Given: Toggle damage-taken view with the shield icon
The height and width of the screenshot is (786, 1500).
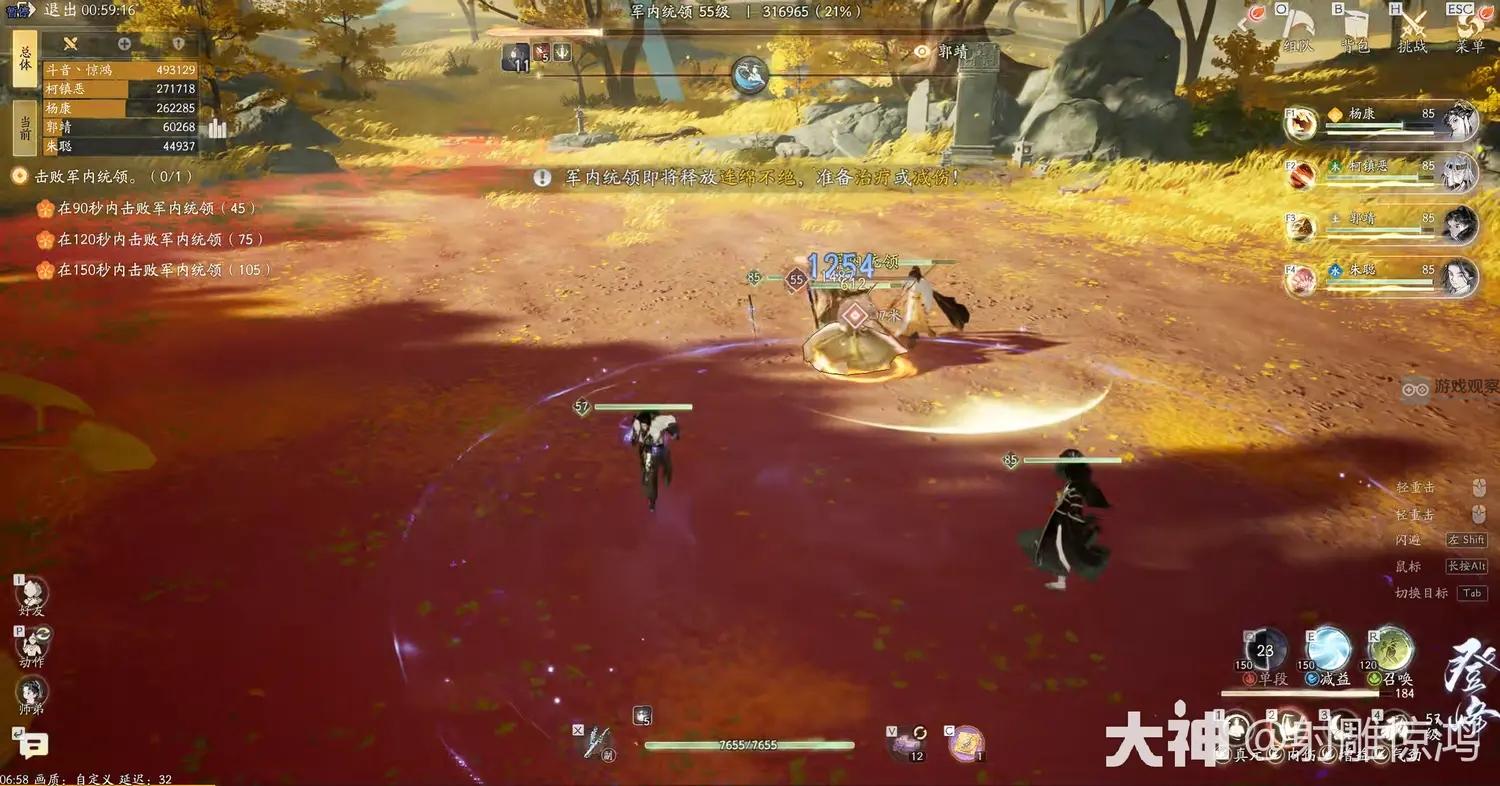Looking at the screenshot, I should [177, 43].
